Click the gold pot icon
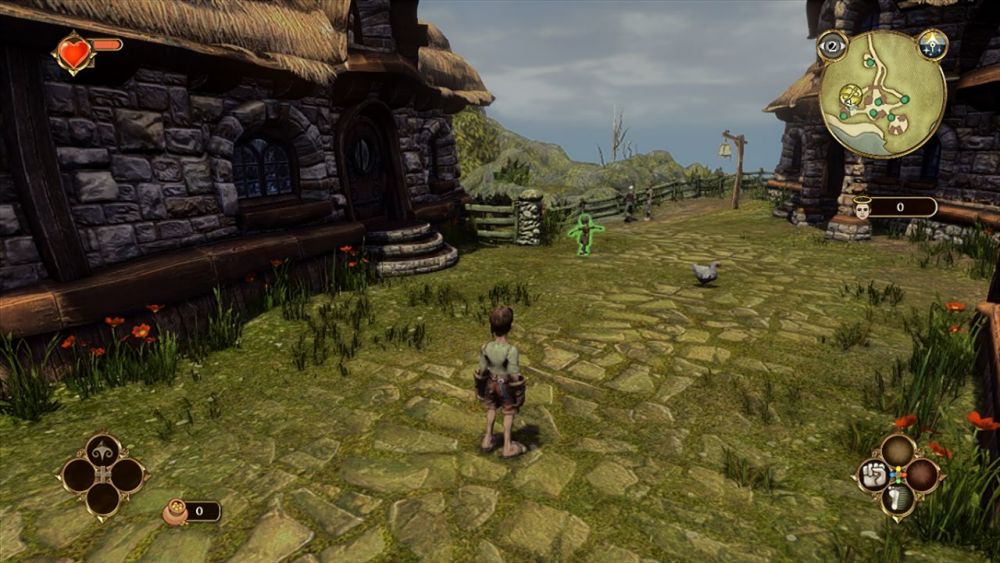This screenshot has width=1000, height=563. click(x=176, y=511)
